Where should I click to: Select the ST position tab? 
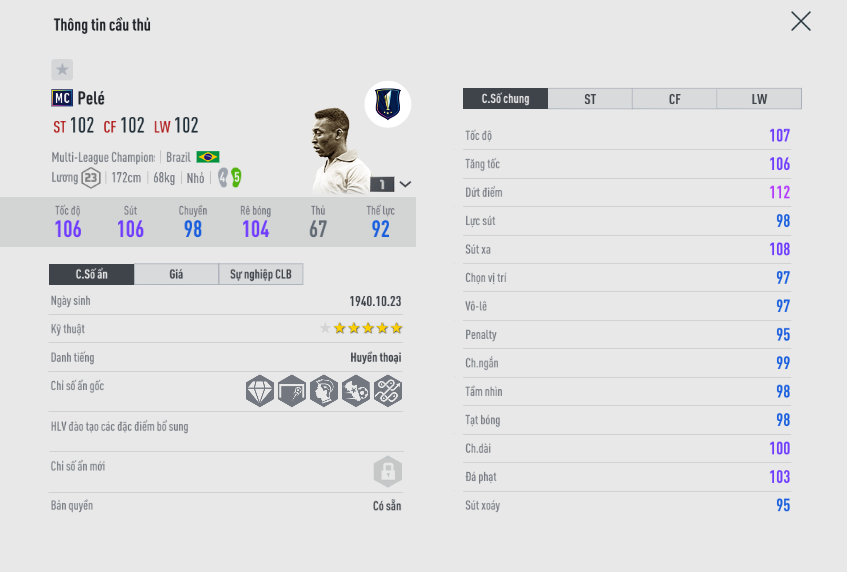pos(590,99)
